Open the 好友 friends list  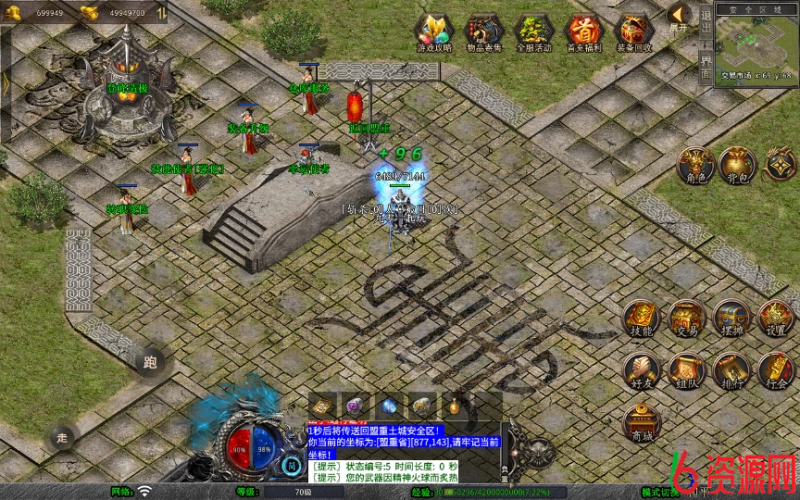[x=642, y=370]
